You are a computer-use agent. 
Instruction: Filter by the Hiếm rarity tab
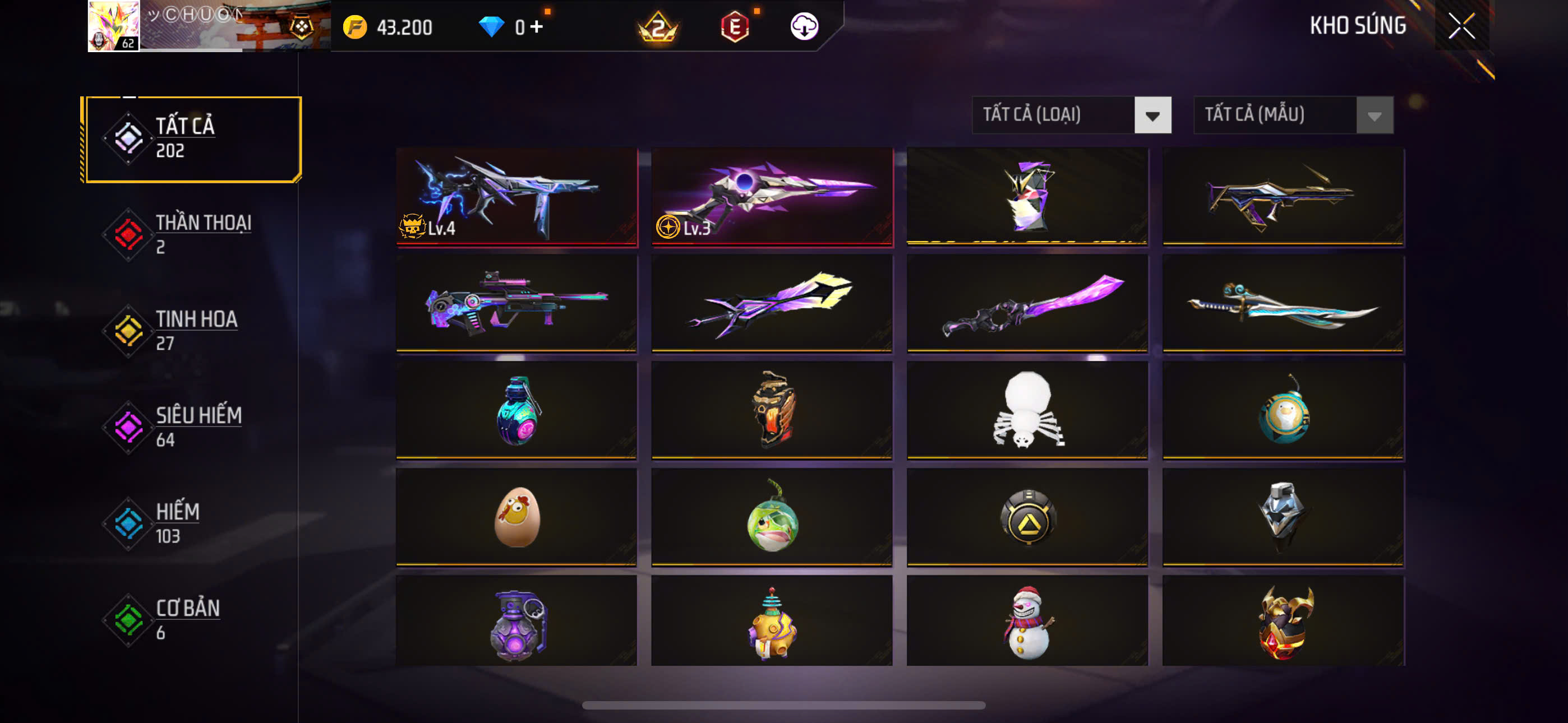(x=192, y=523)
